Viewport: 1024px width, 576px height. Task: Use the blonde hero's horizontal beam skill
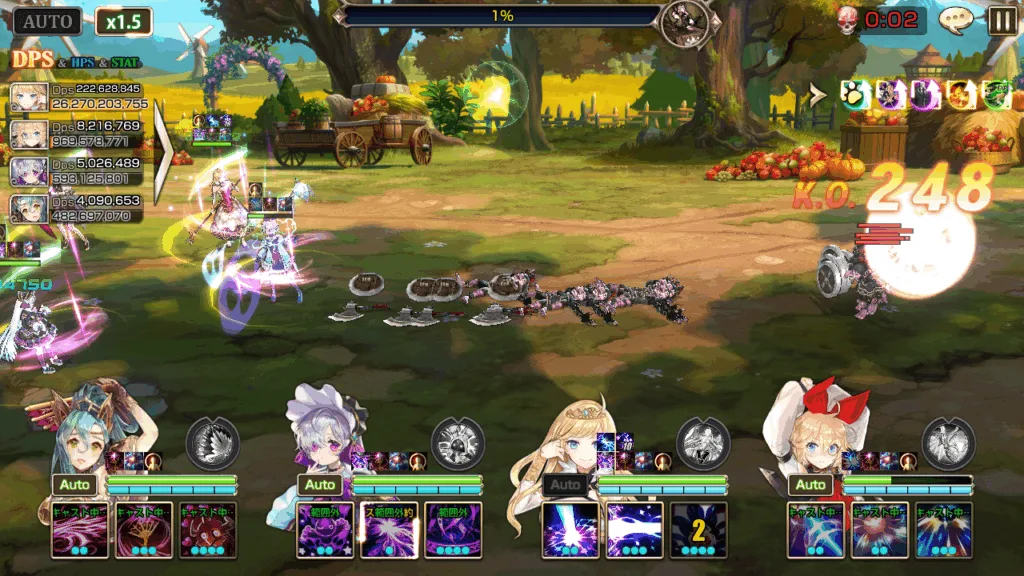(x=635, y=530)
